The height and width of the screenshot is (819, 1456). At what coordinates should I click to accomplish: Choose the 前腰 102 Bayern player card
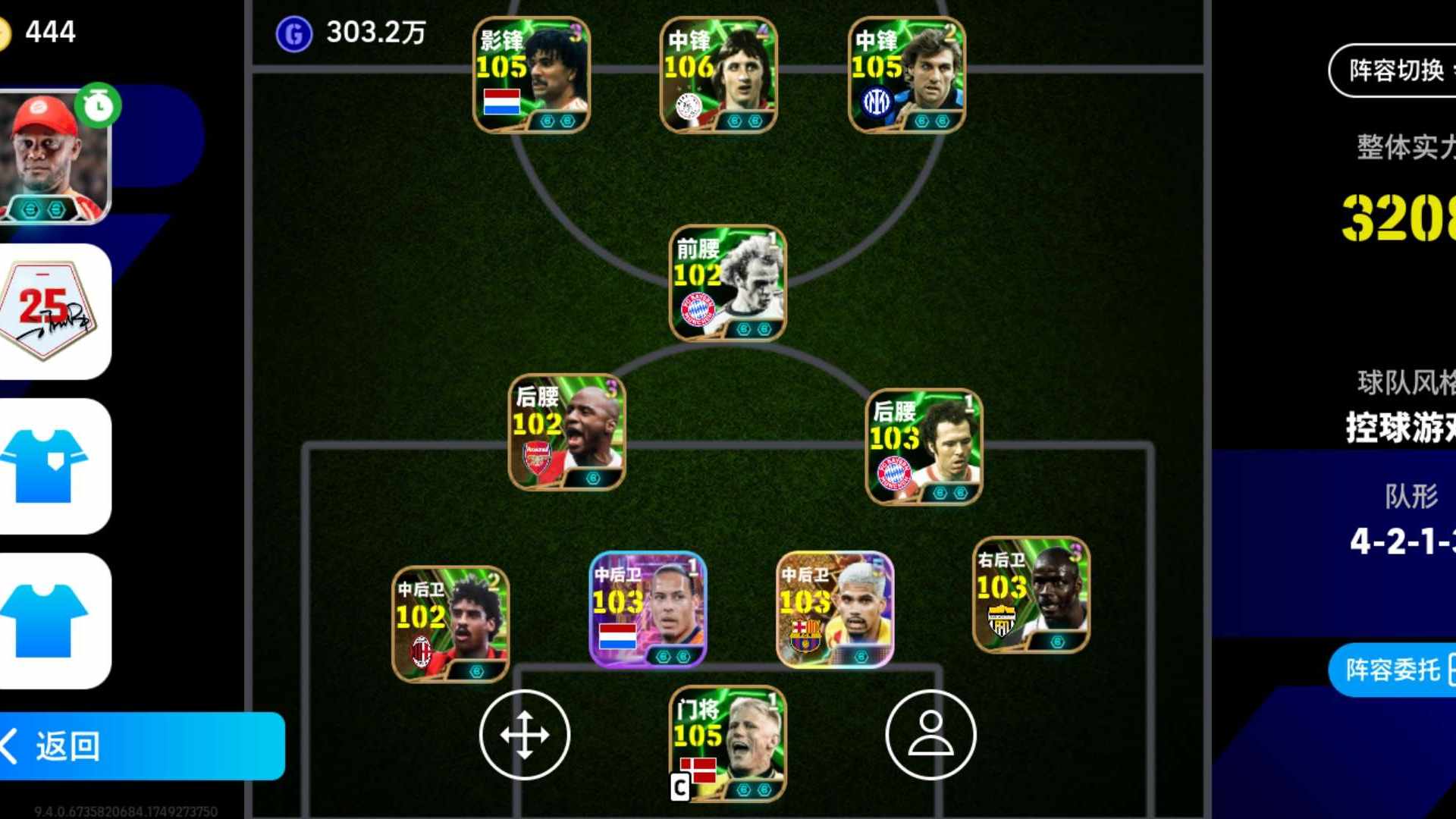pyautogui.click(x=728, y=283)
